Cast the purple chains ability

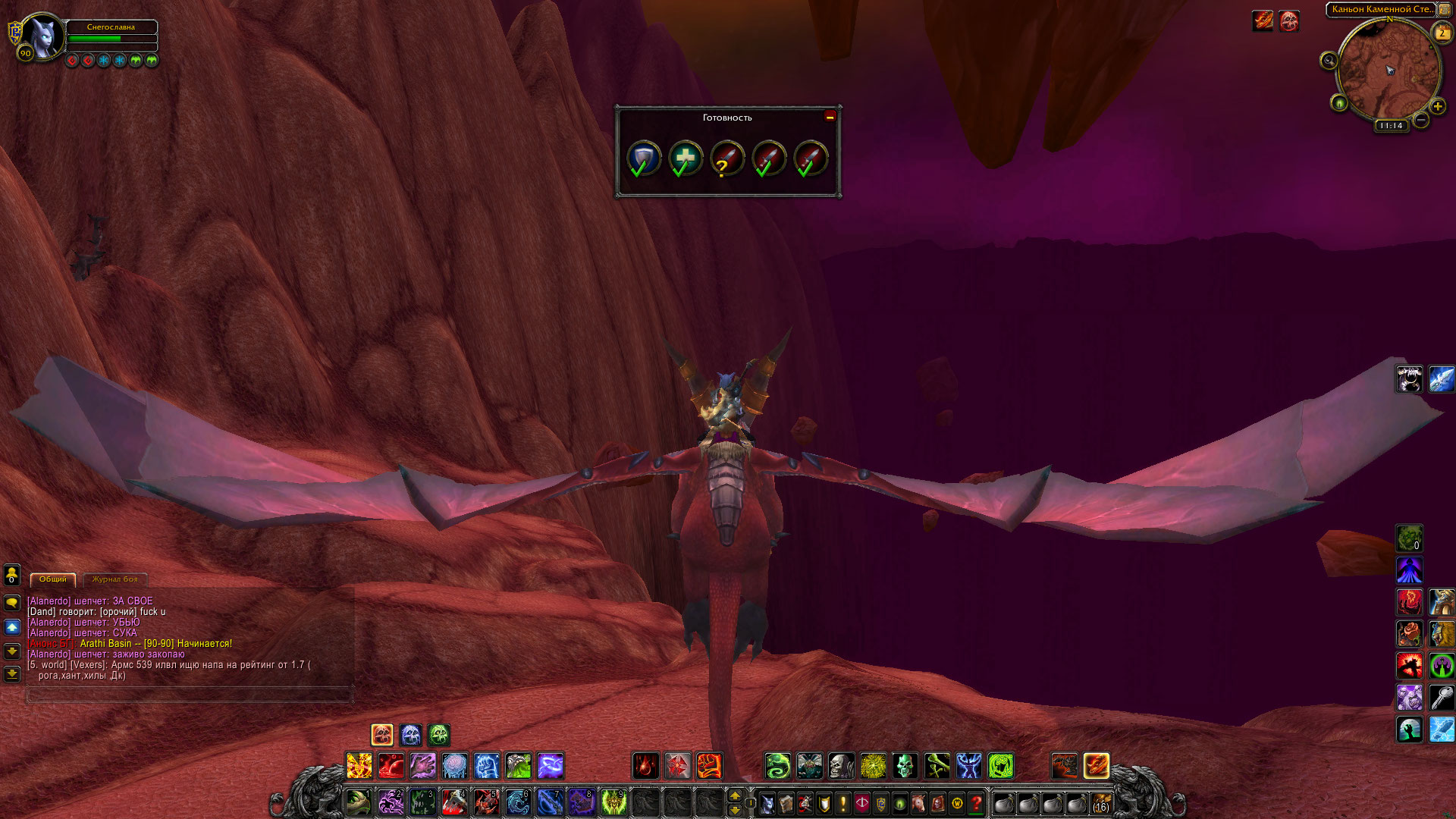(550, 766)
